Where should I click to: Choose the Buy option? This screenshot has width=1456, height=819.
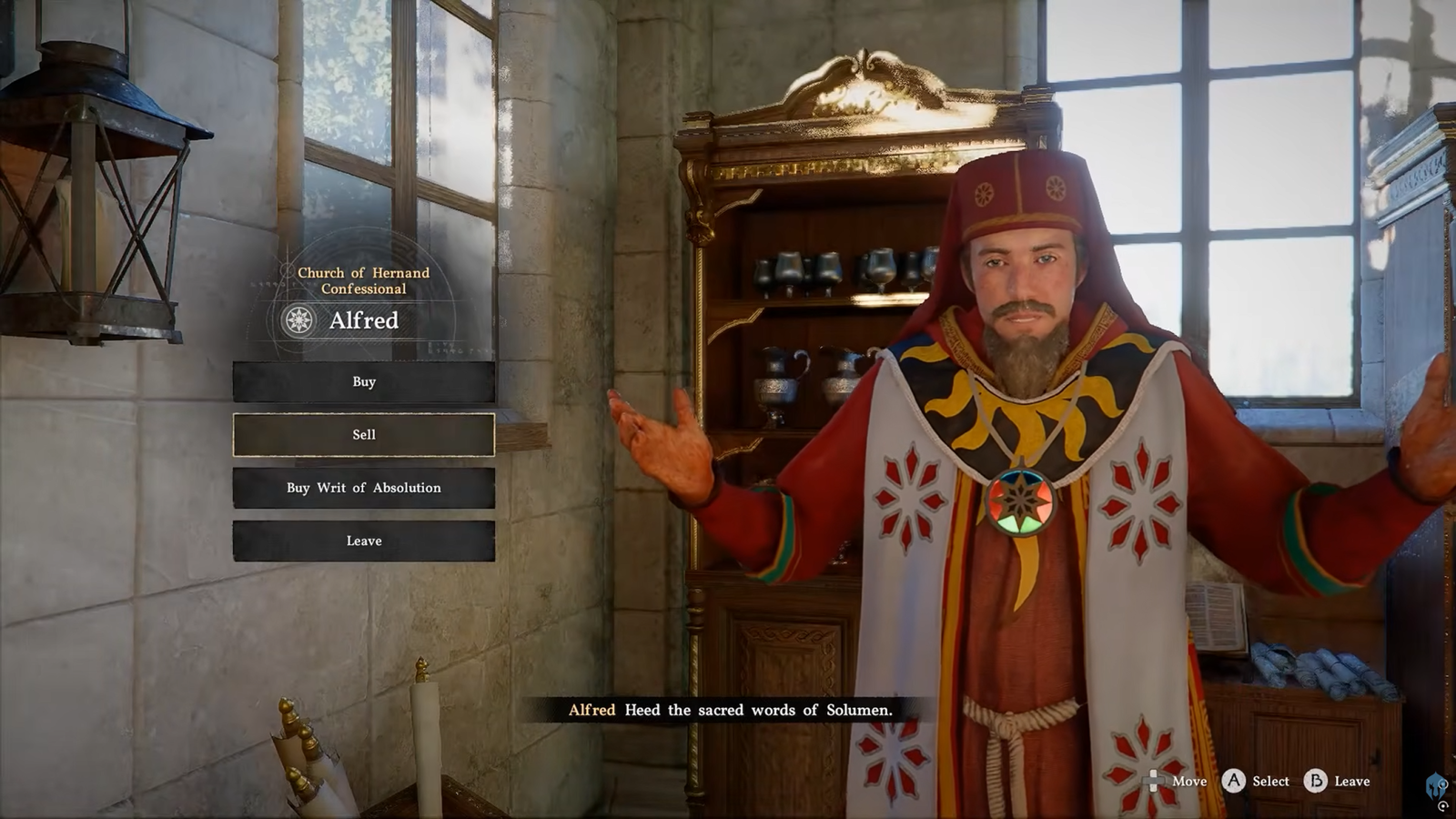point(363,382)
